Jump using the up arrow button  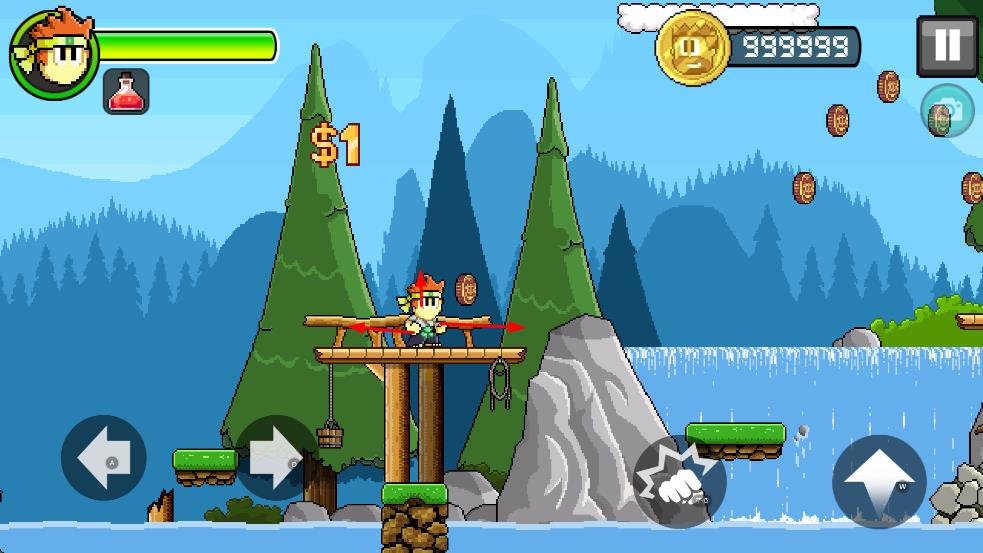pos(879,481)
